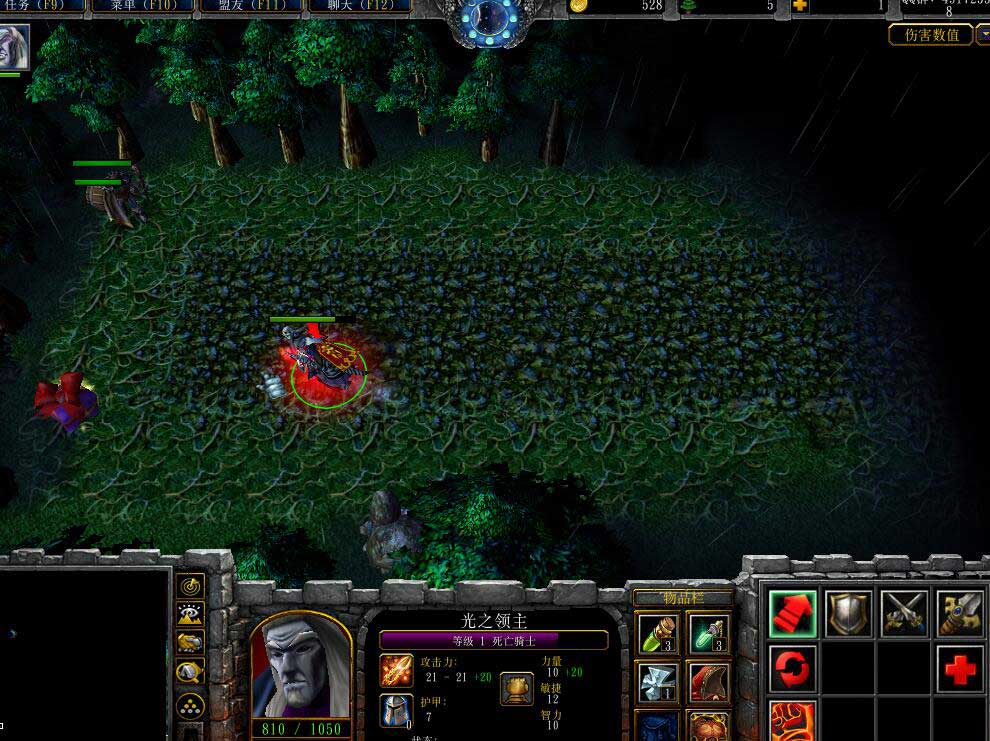
Task: Select the Move command with red arrow
Action: tap(794, 613)
